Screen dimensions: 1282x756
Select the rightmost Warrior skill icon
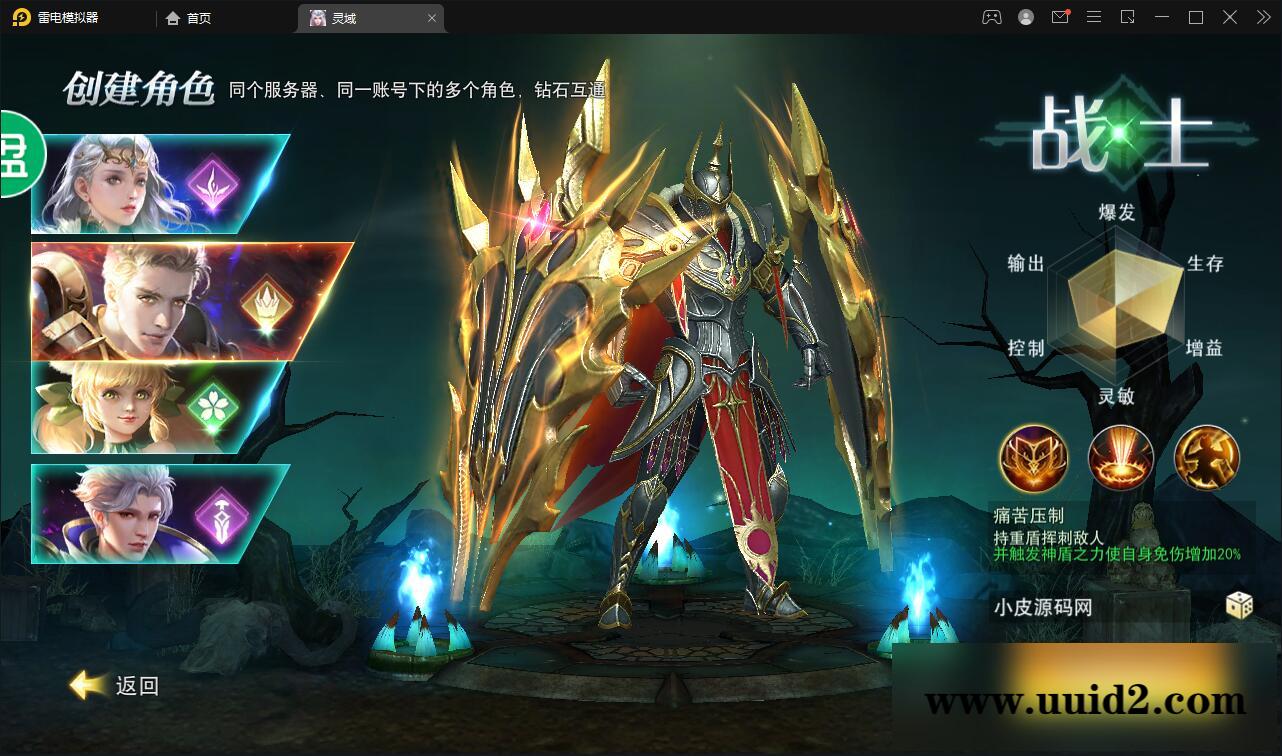coord(1206,458)
